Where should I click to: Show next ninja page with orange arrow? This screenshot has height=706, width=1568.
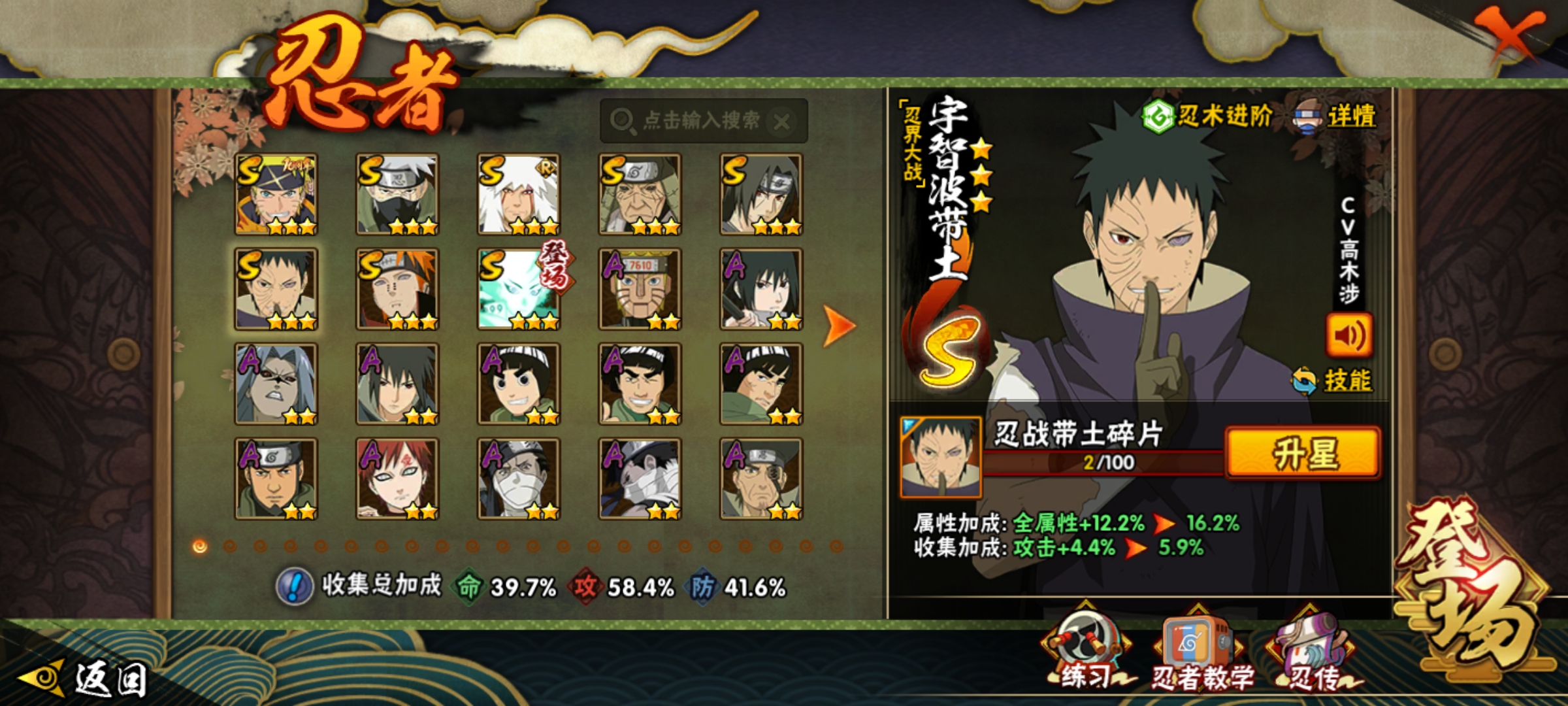(x=838, y=325)
